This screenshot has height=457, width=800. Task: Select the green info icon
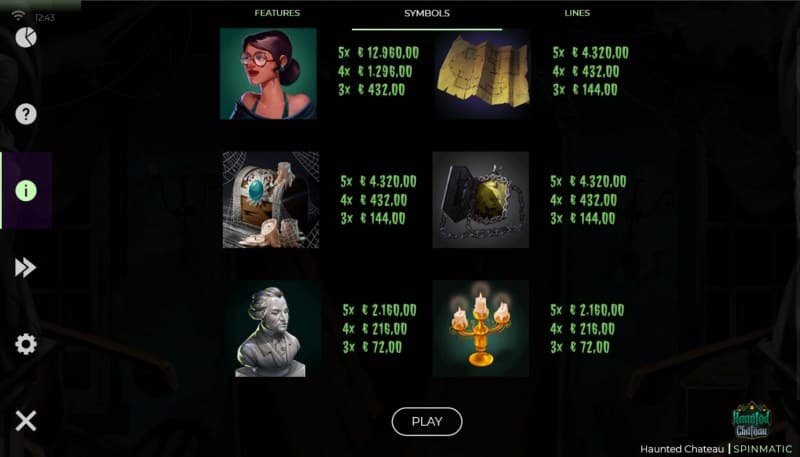(x=26, y=191)
